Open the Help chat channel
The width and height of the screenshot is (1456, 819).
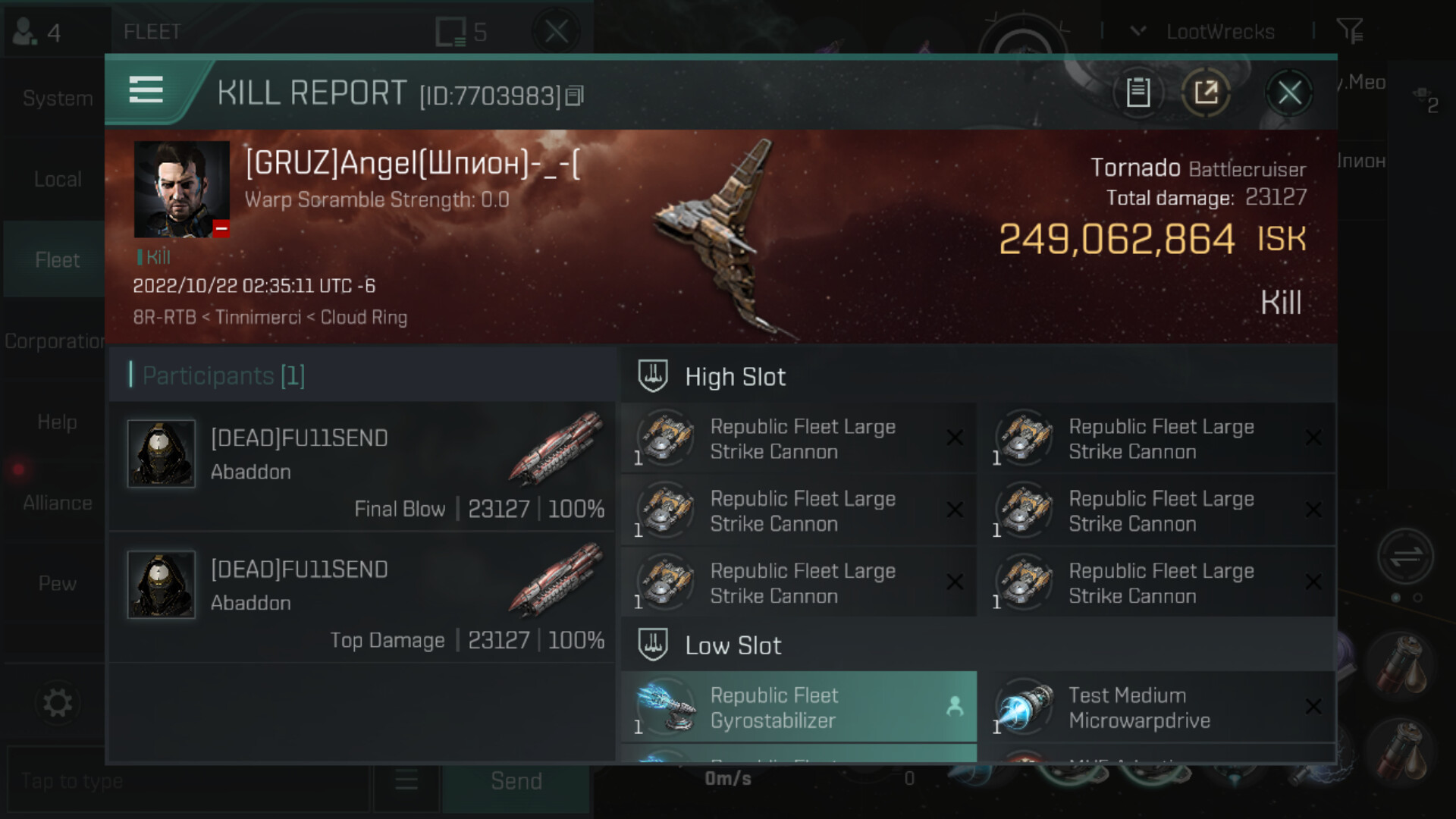[58, 422]
